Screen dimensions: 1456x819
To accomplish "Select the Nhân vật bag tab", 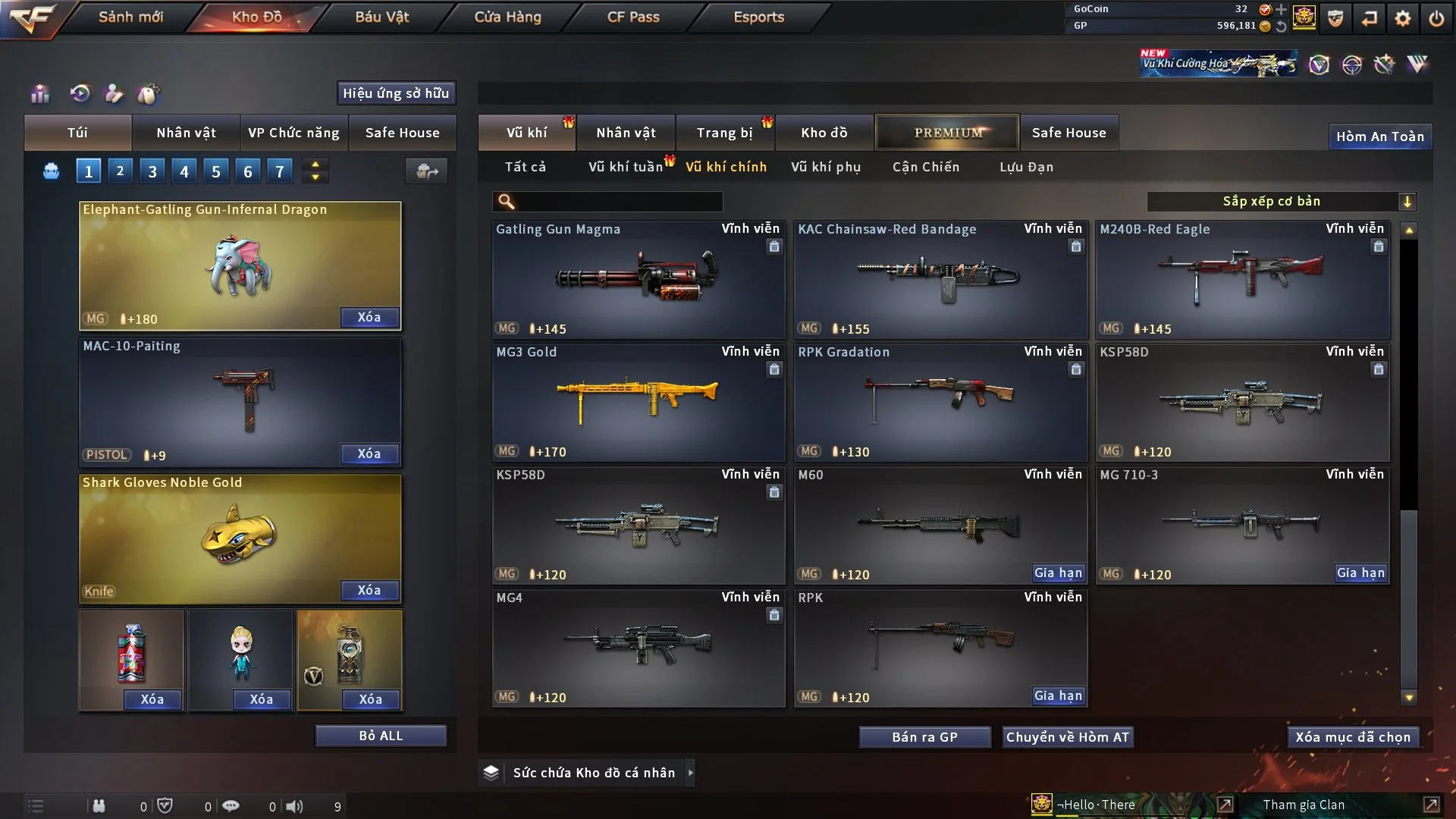I will tap(186, 133).
